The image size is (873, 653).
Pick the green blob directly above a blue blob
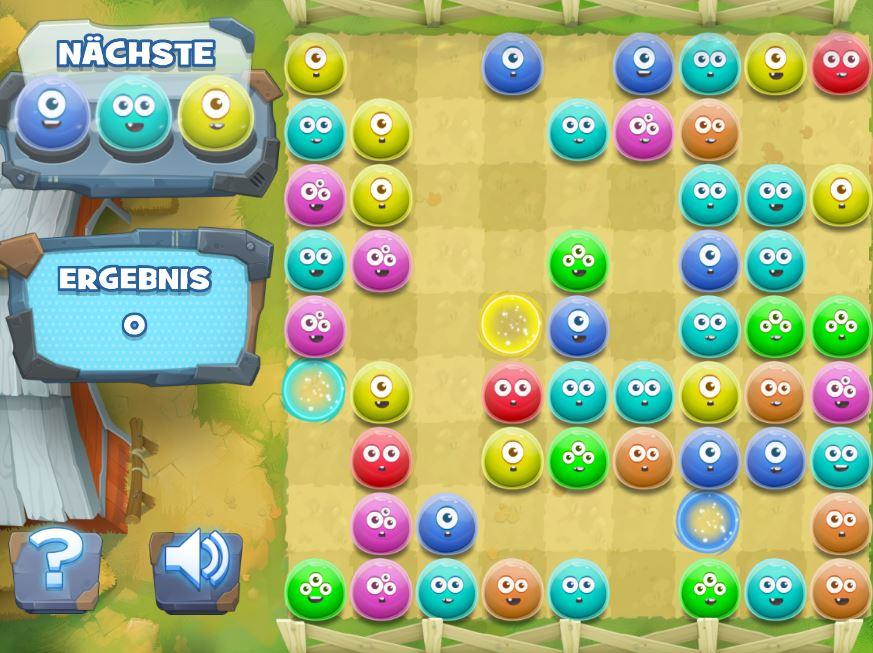point(578,261)
